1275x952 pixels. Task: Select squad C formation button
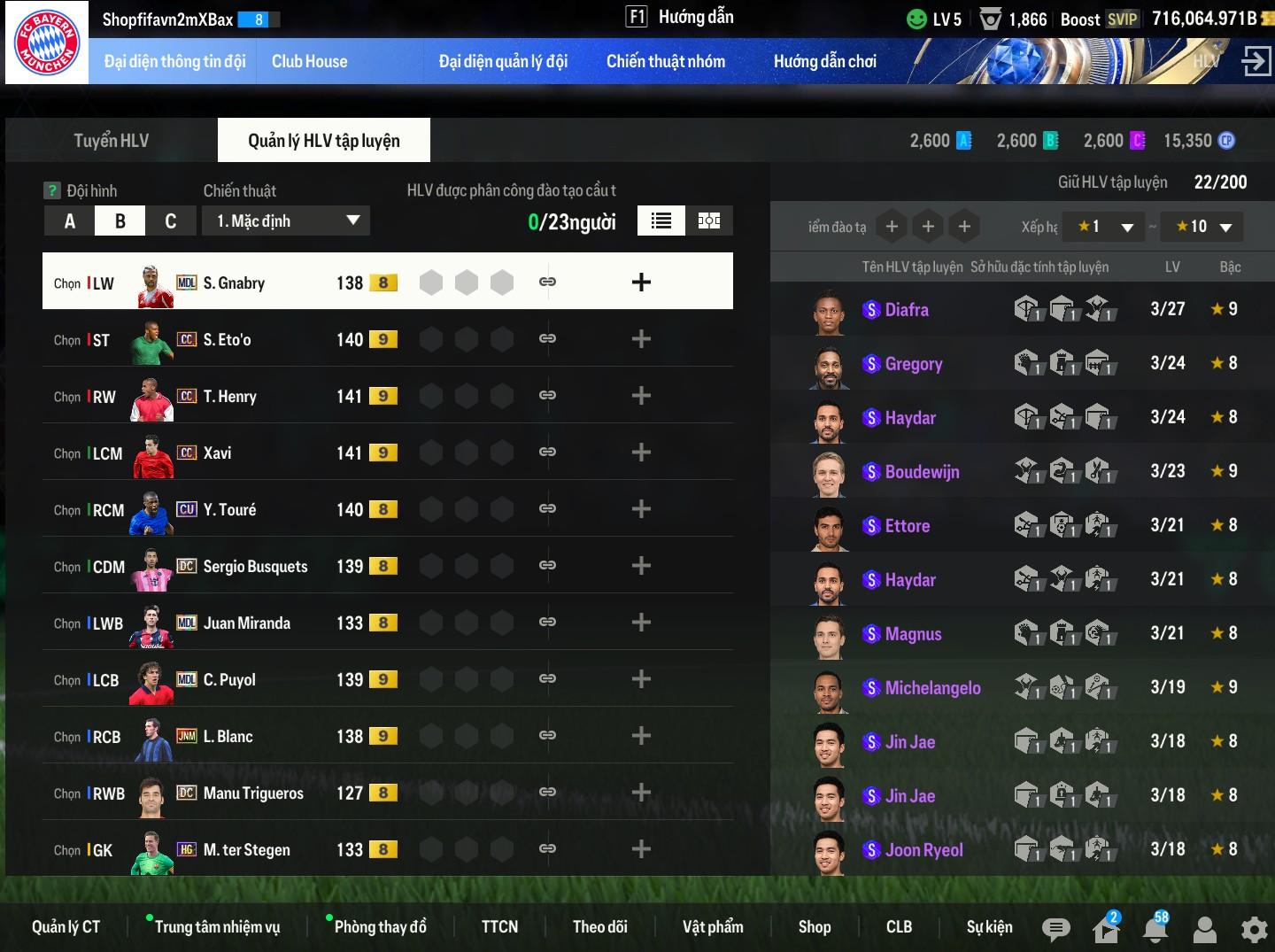click(171, 221)
